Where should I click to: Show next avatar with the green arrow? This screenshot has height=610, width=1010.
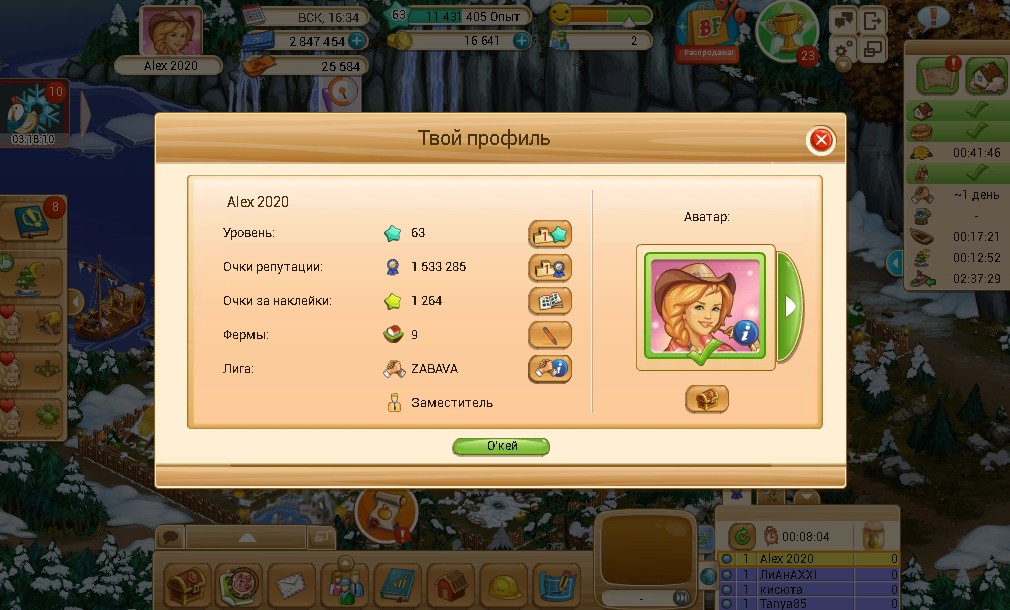(x=789, y=306)
